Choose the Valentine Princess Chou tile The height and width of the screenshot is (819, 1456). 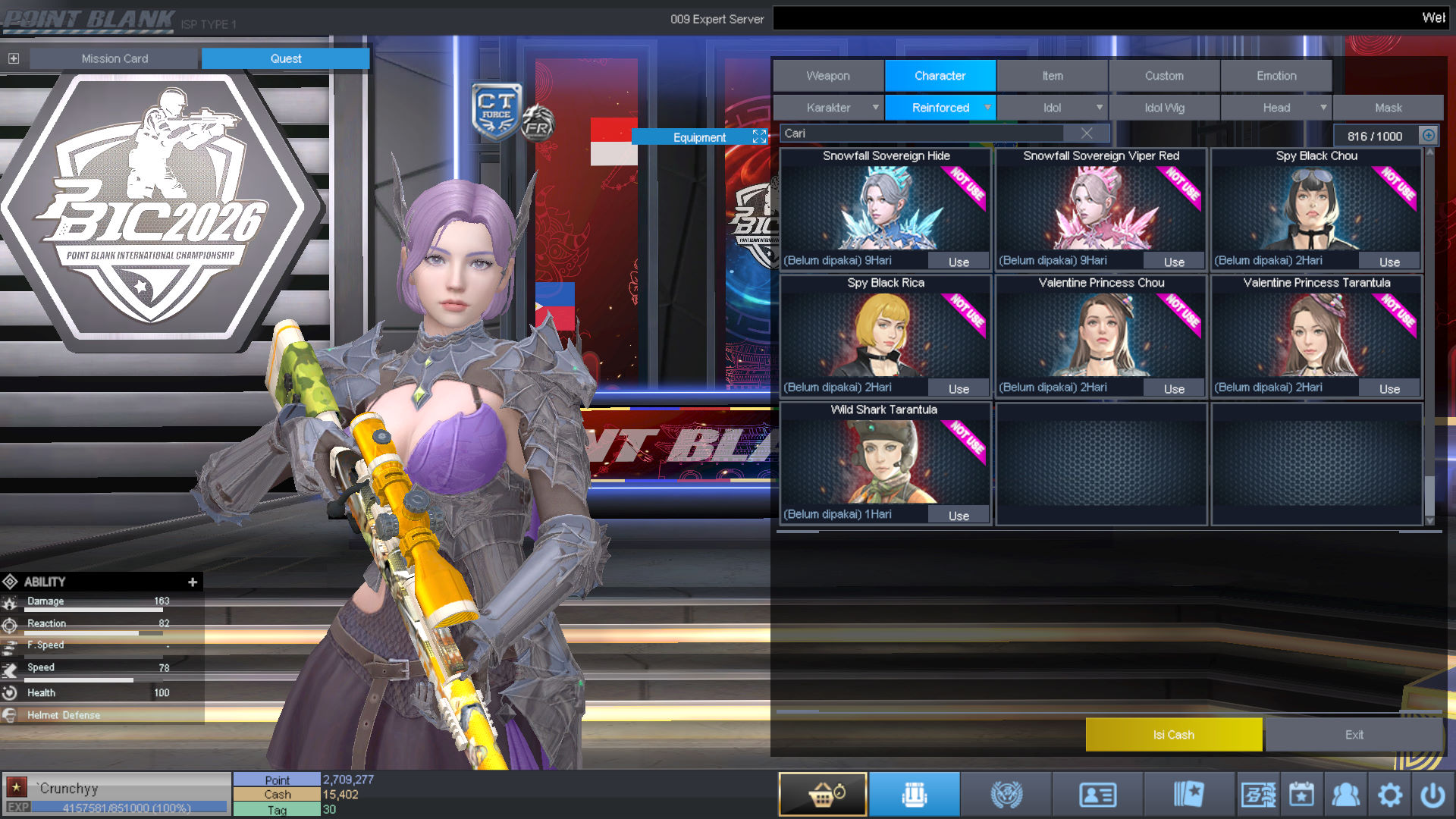pyautogui.click(x=1100, y=334)
